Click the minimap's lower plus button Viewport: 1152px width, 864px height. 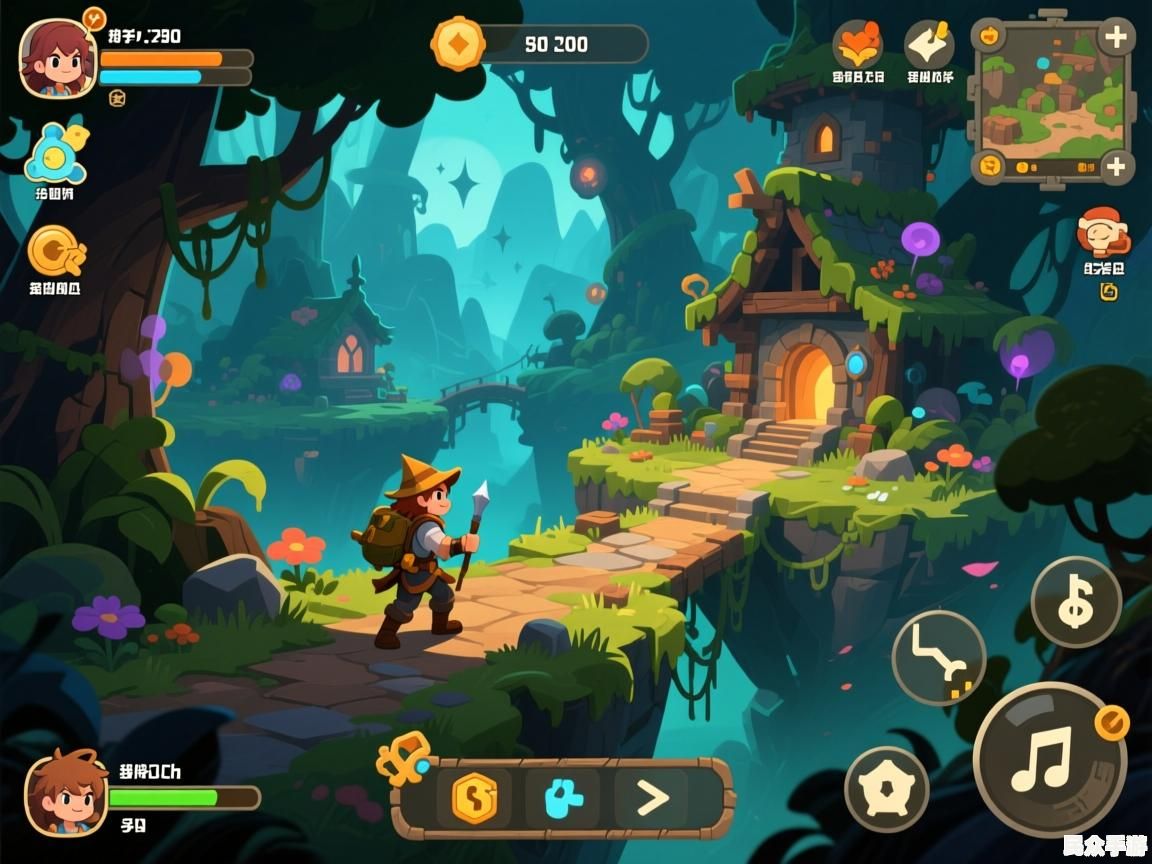point(1115,167)
